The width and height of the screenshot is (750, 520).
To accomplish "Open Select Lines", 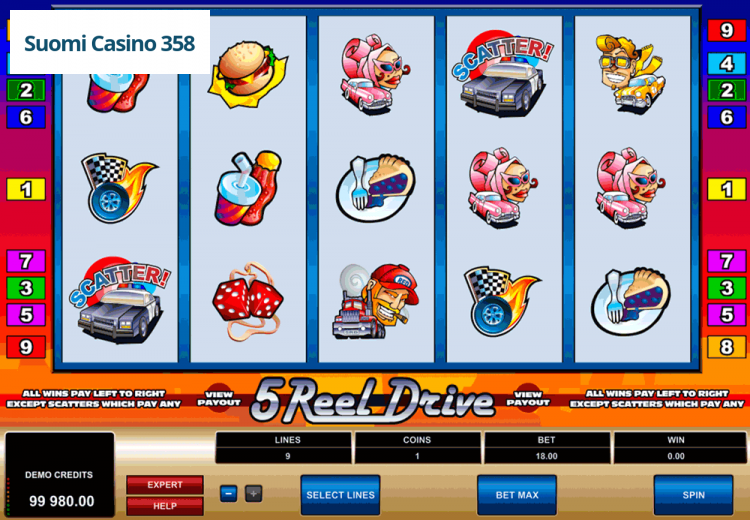I will click(x=340, y=494).
